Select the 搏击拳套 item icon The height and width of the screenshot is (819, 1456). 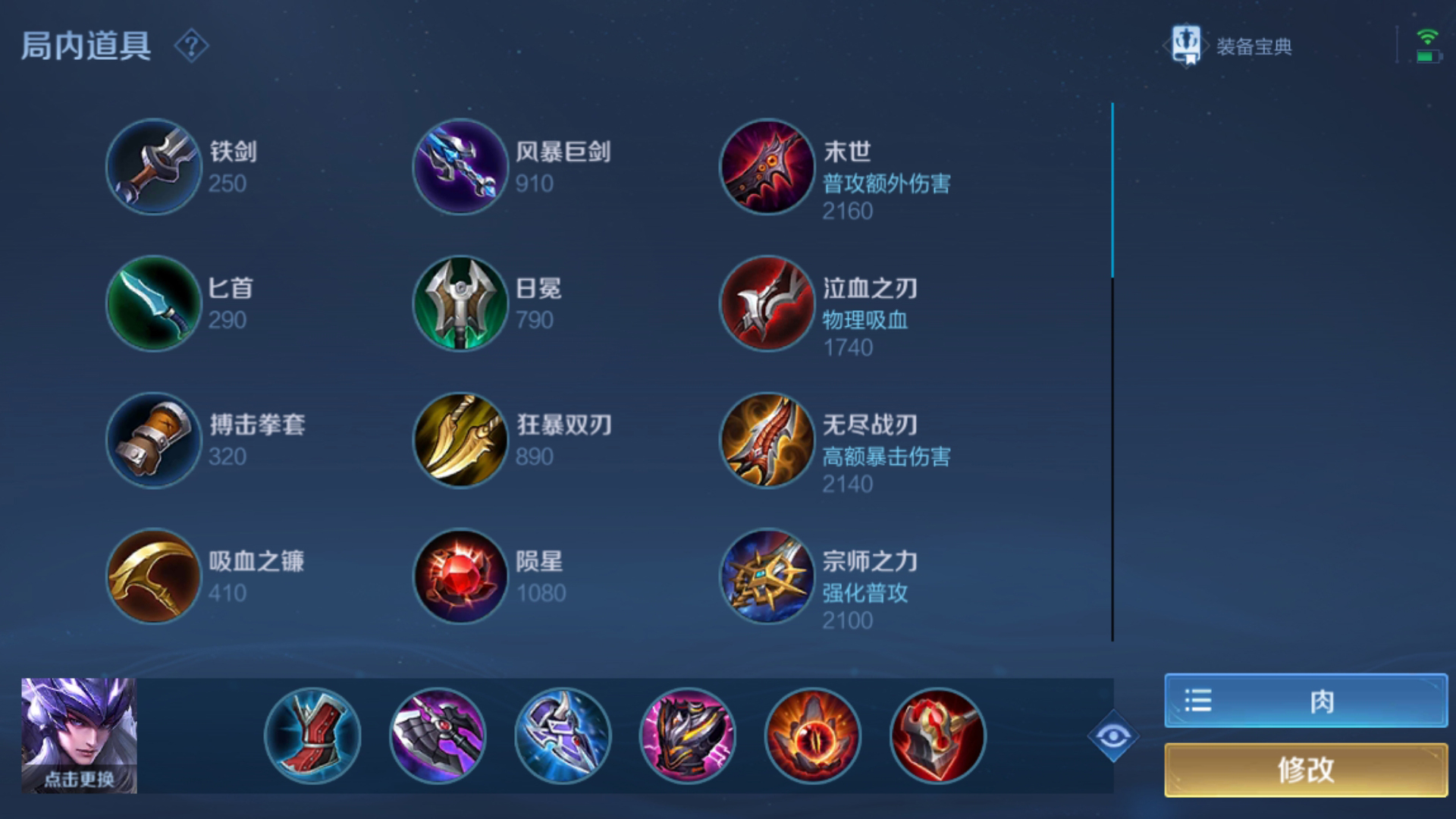coord(153,440)
